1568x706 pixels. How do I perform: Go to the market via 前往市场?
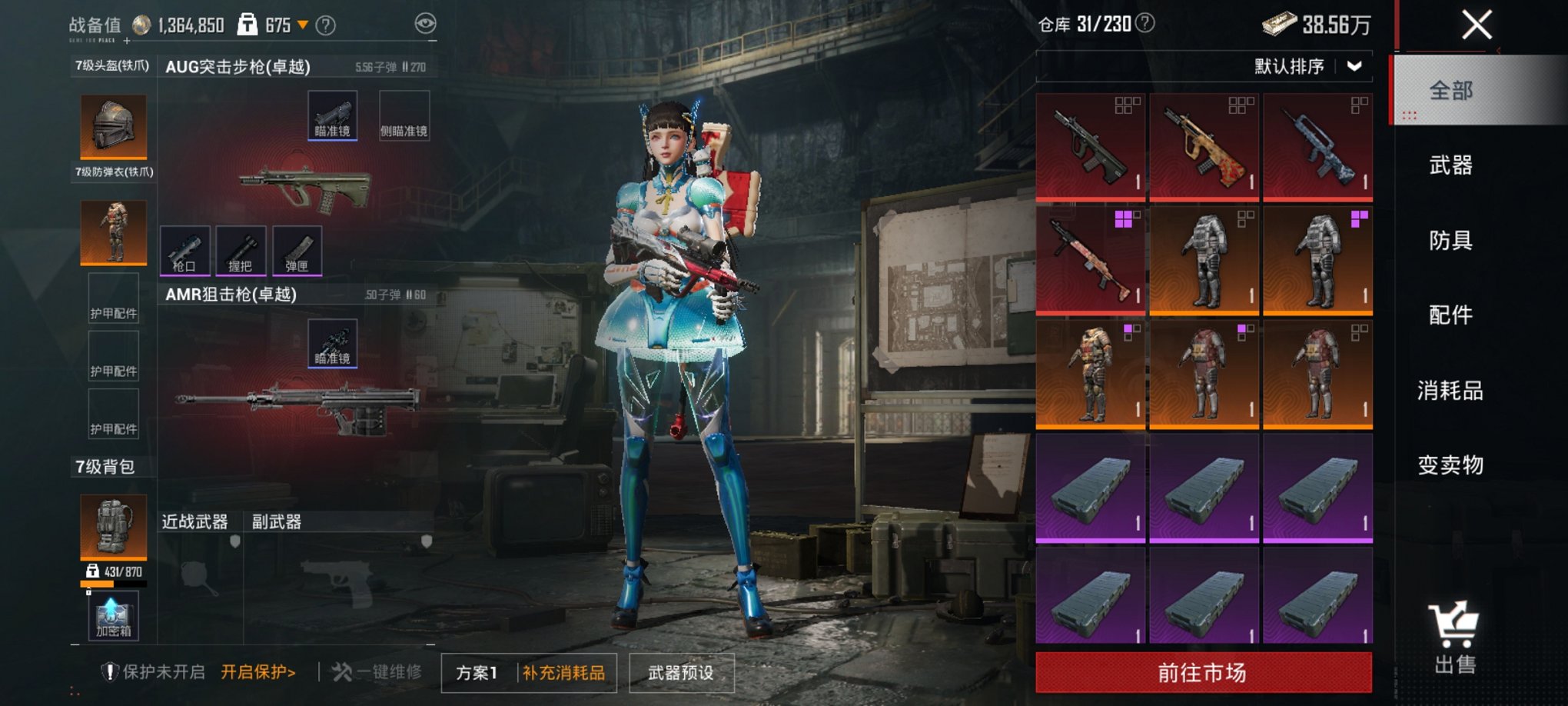1203,673
